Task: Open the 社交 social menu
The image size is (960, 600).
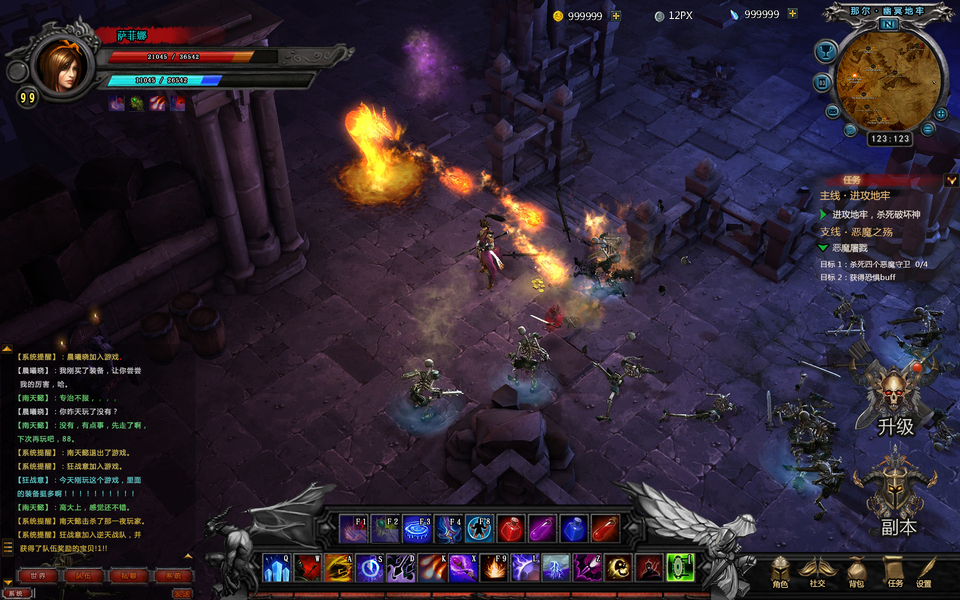Action: tap(818, 572)
